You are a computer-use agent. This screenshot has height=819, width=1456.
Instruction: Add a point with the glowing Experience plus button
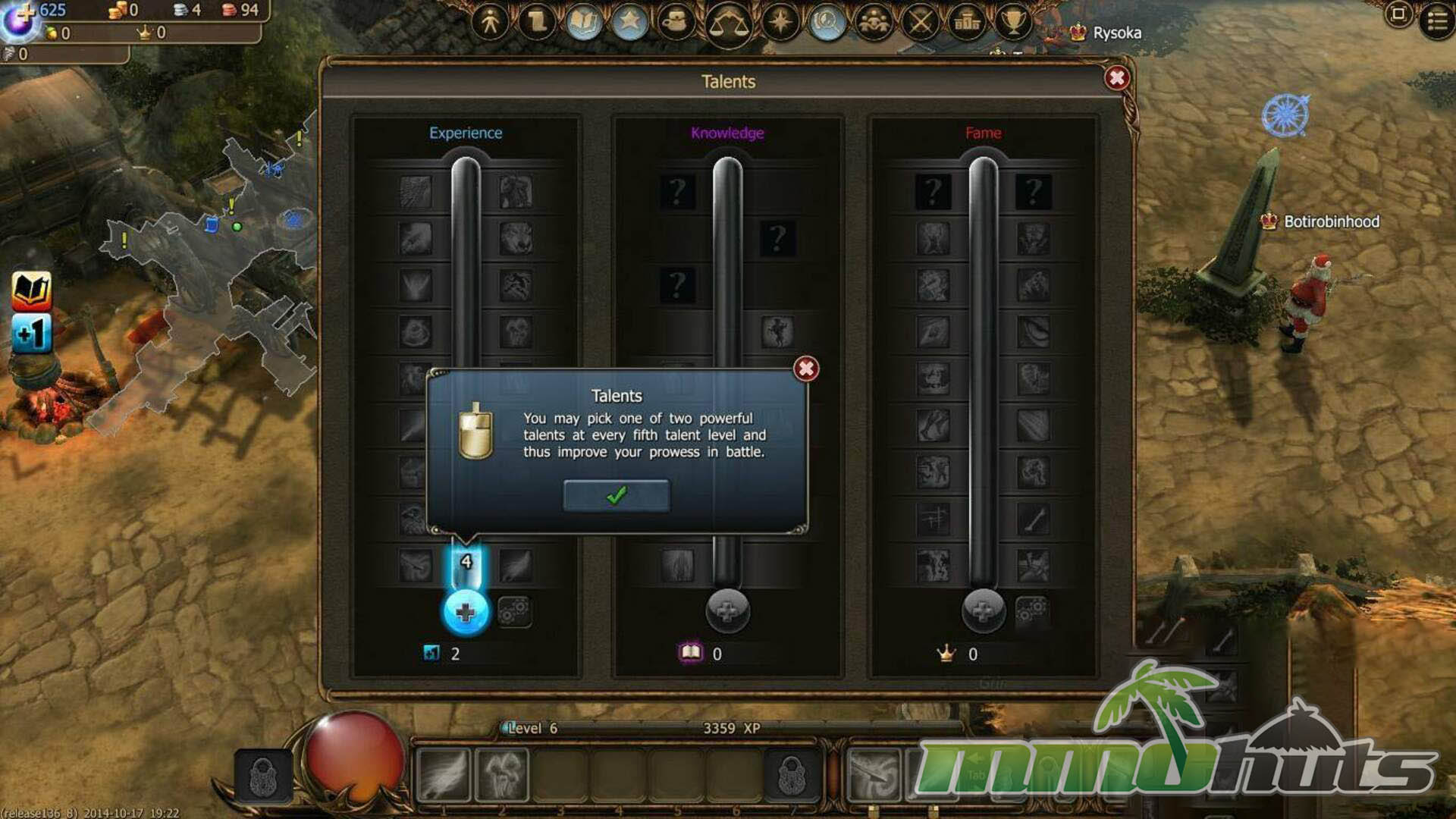pos(465,612)
